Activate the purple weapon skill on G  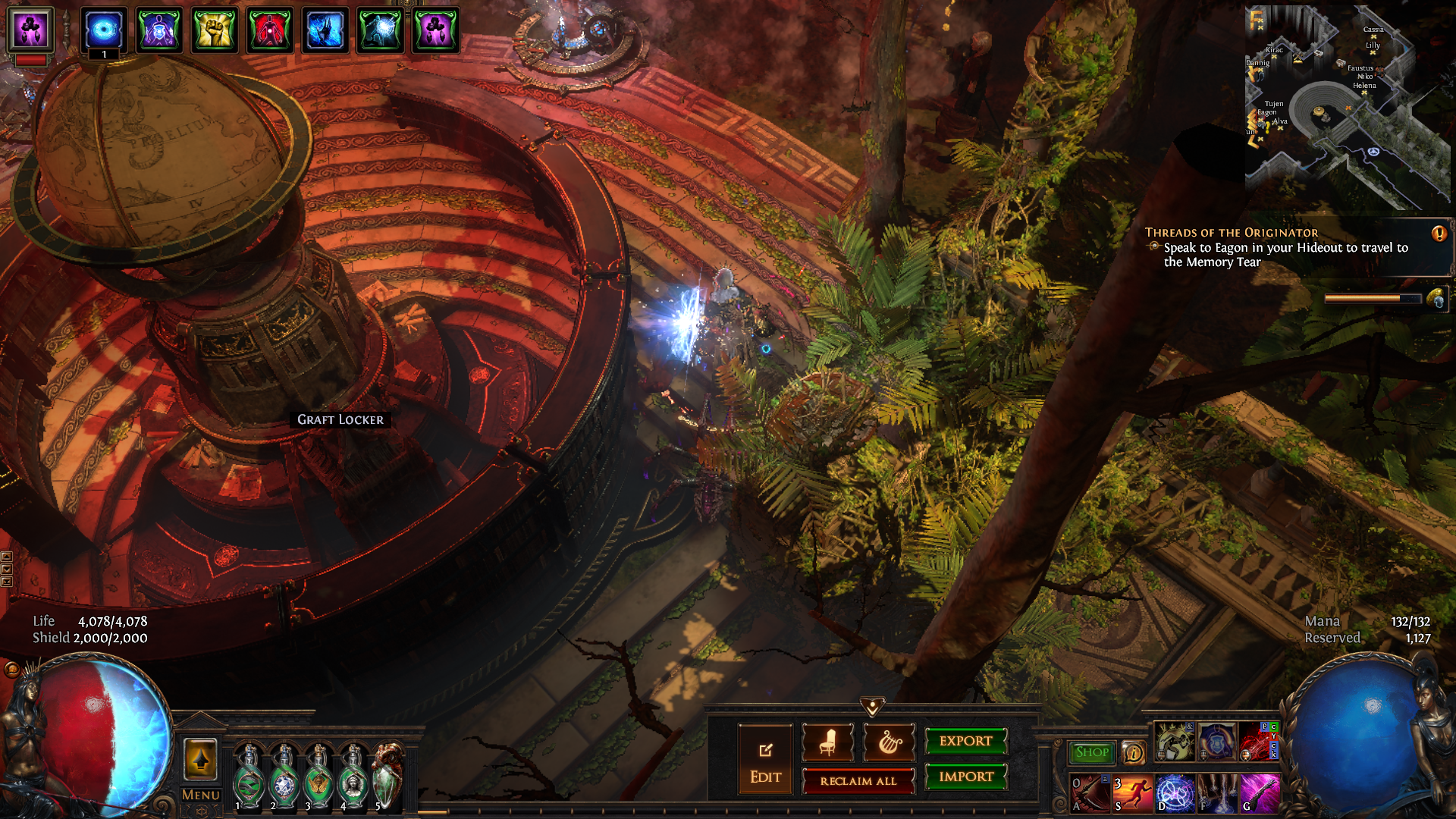tap(1260, 793)
